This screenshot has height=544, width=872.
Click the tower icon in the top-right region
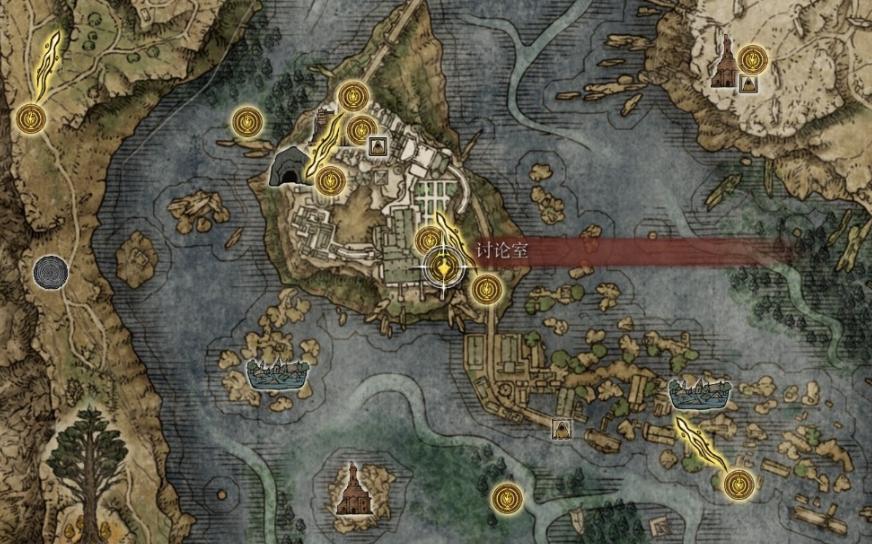[x=724, y=64]
